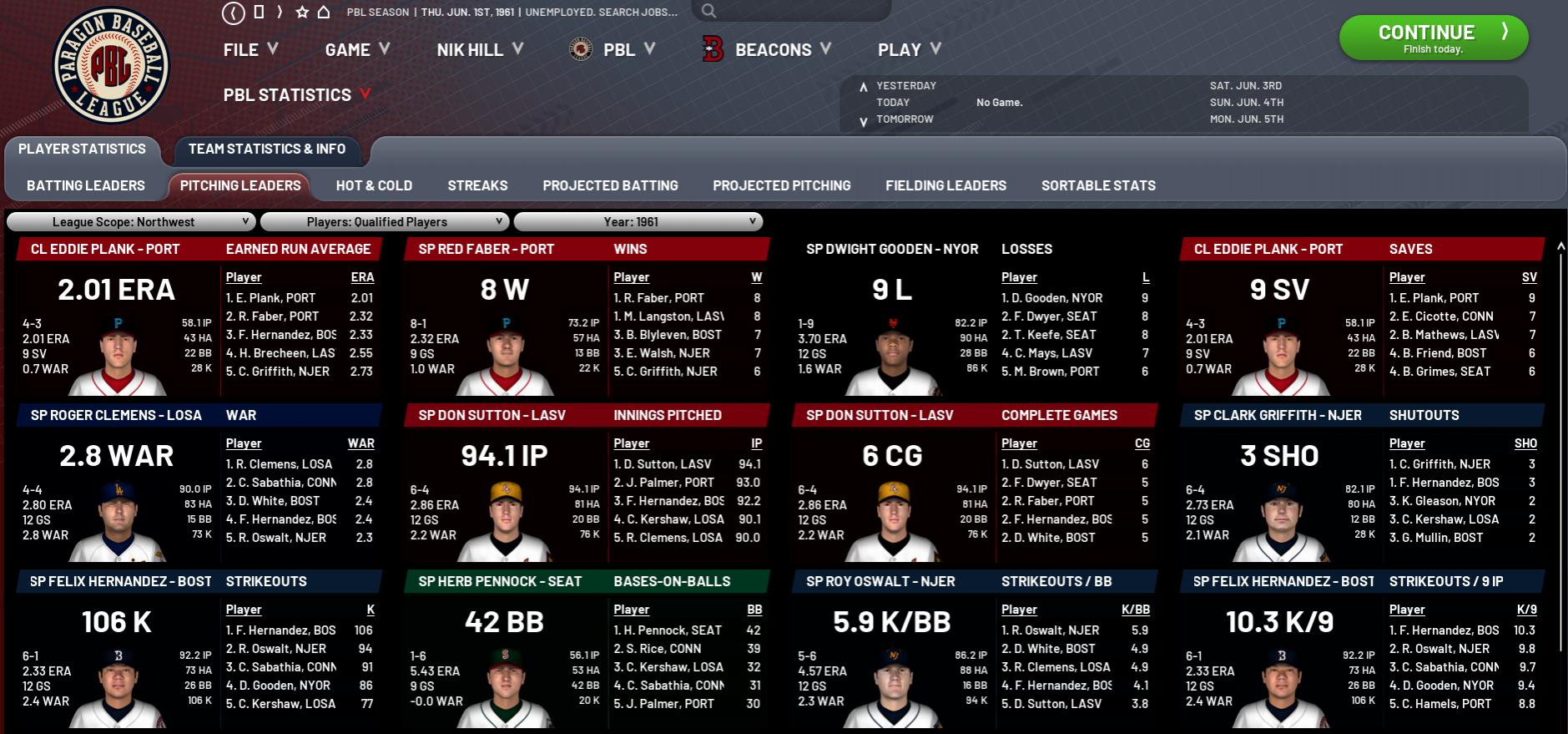Show the Hot & Cold tab

374,185
